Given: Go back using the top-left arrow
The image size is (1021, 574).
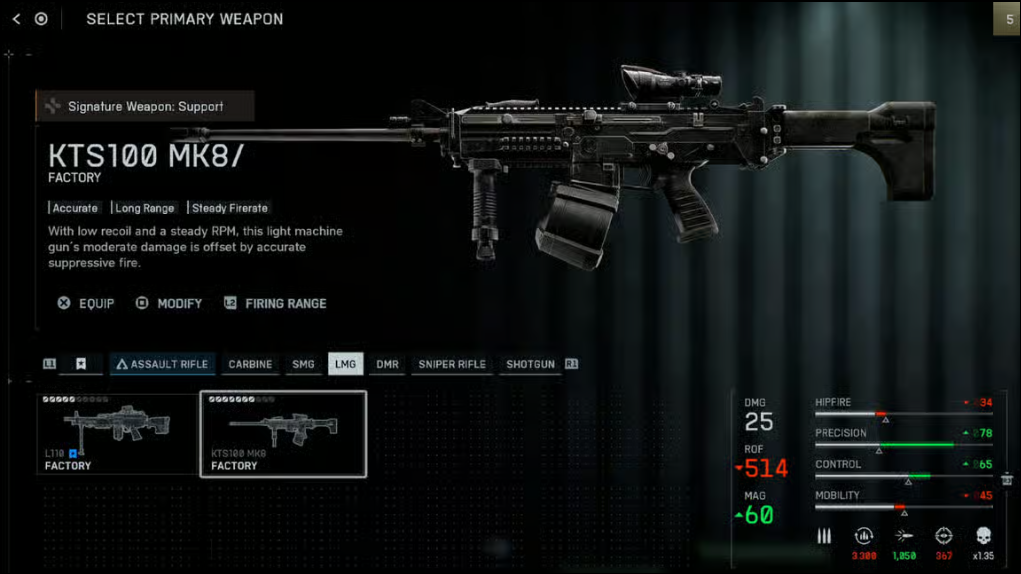Looking at the screenshot, I should [x=17, y=19].
